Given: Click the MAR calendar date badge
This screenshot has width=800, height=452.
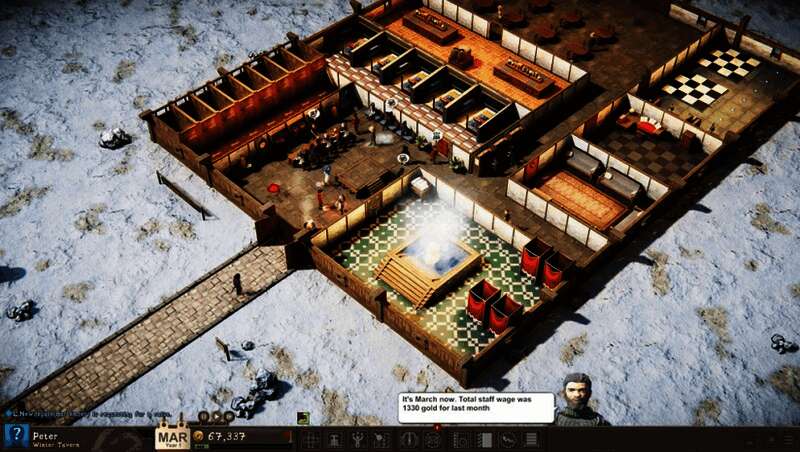Looking at the screenshot, I should coord(172,438).
